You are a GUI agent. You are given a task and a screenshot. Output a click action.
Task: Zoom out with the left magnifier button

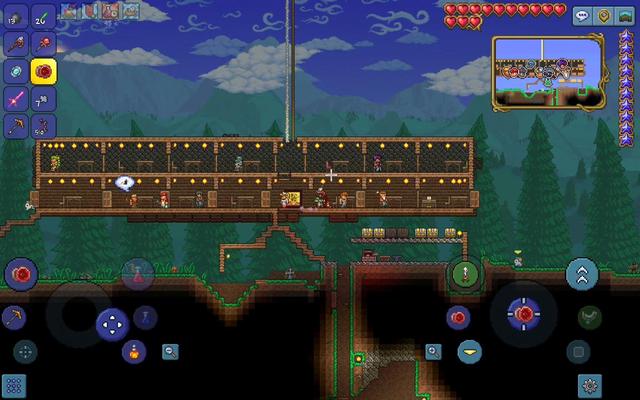(171, 351)
